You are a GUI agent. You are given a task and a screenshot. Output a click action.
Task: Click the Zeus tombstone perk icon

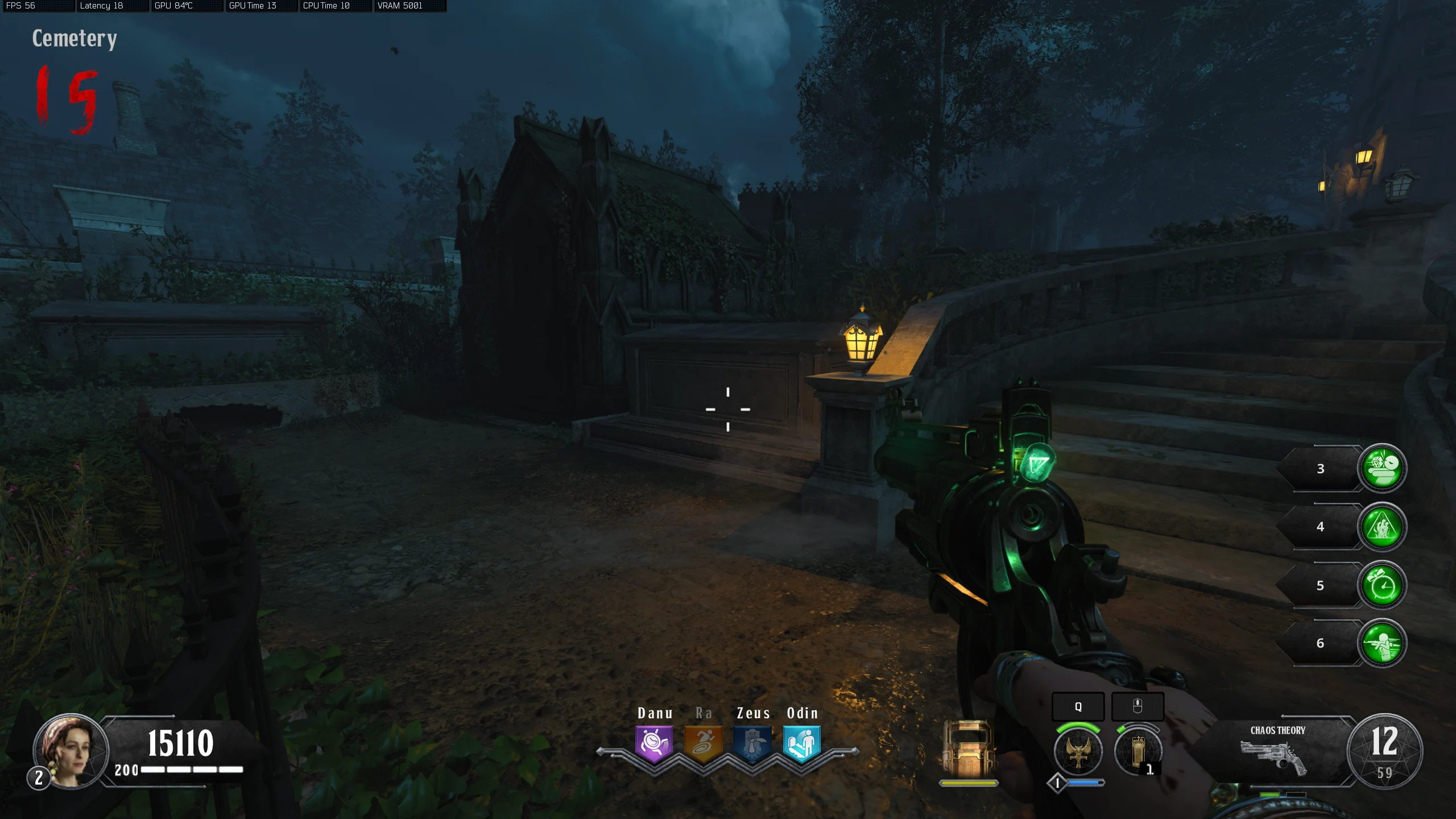[x=752, y=743]
